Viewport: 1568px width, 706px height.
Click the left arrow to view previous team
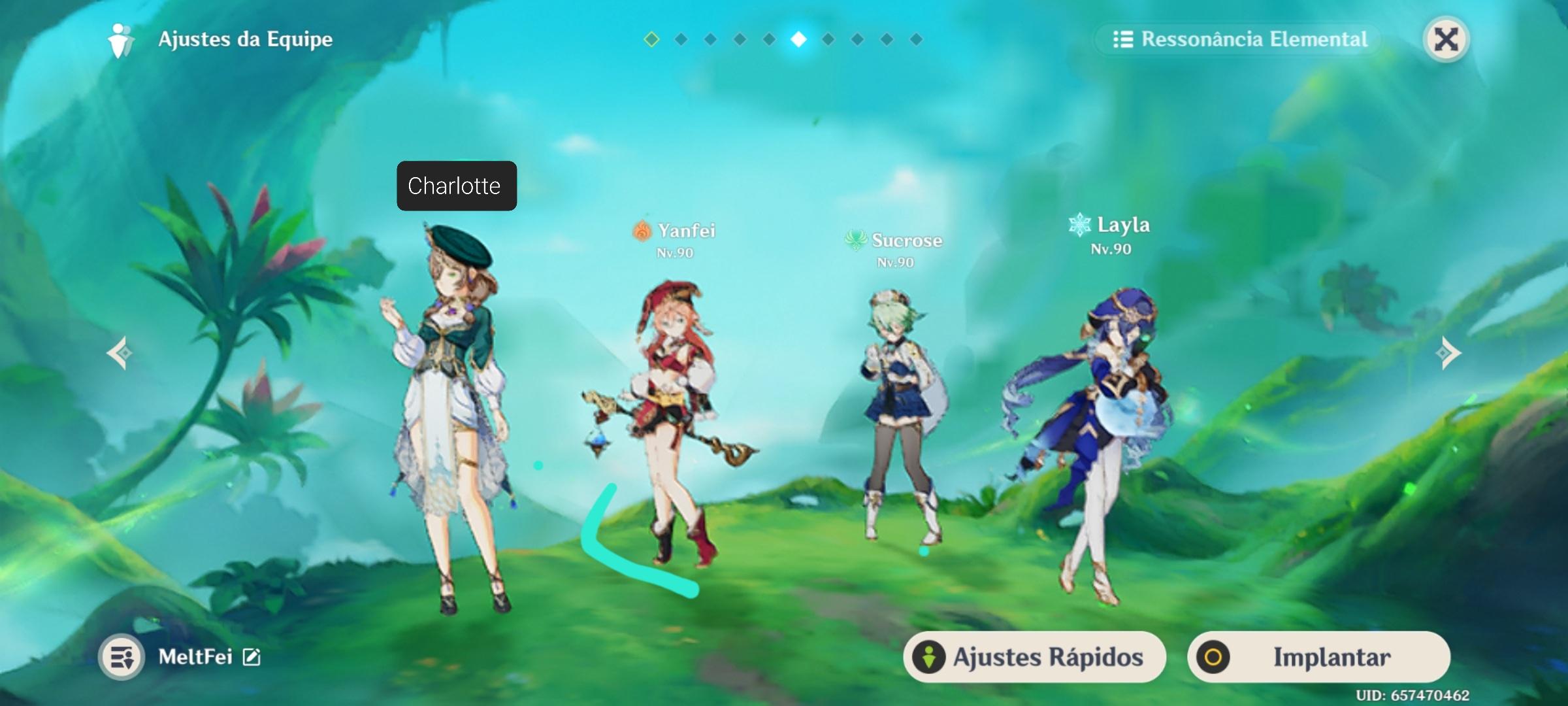pos(121,353)
